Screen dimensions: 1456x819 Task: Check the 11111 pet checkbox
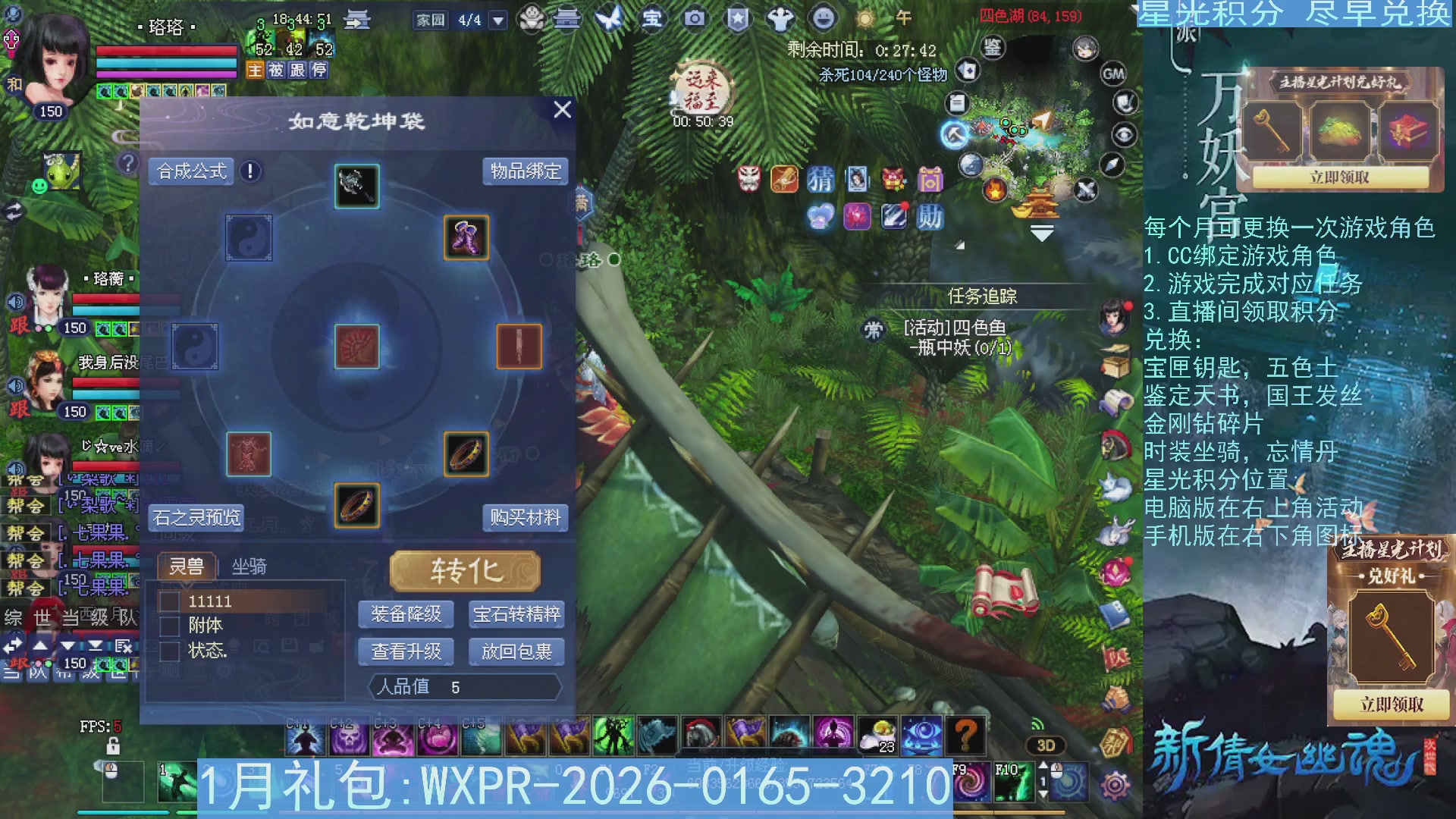tap(168, 601)
